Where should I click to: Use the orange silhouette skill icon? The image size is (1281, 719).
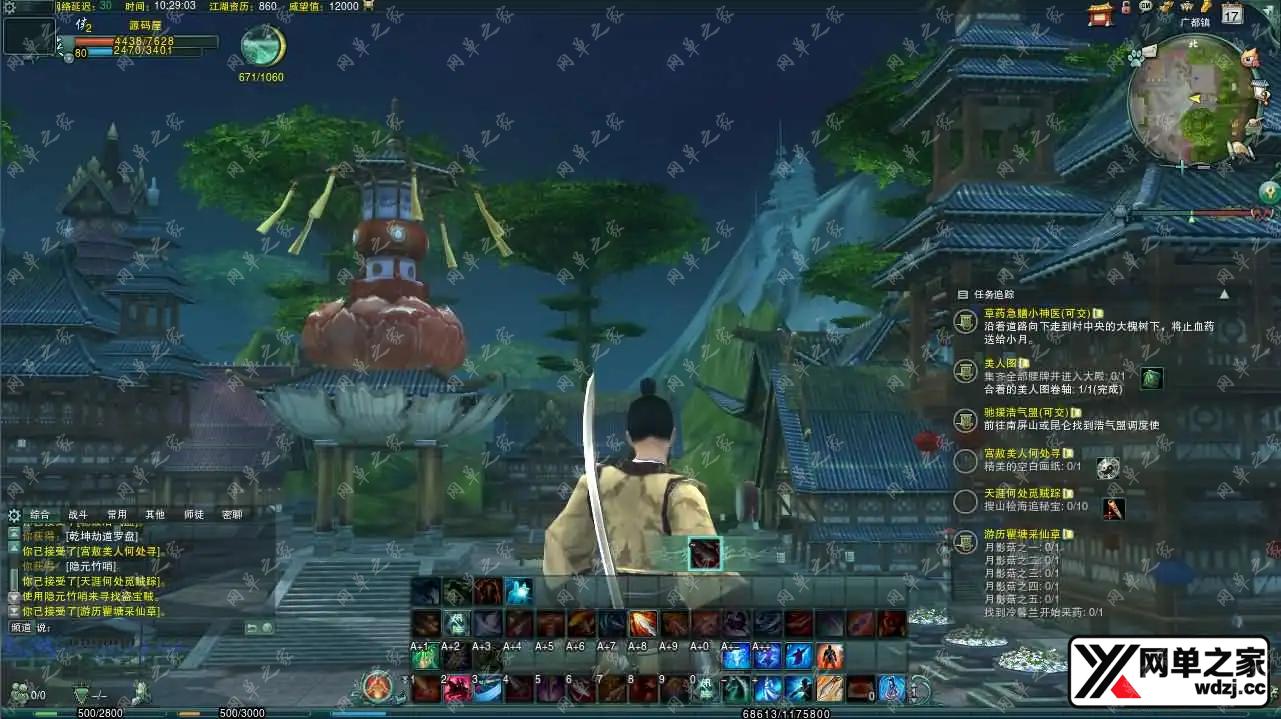click(830, 656)
